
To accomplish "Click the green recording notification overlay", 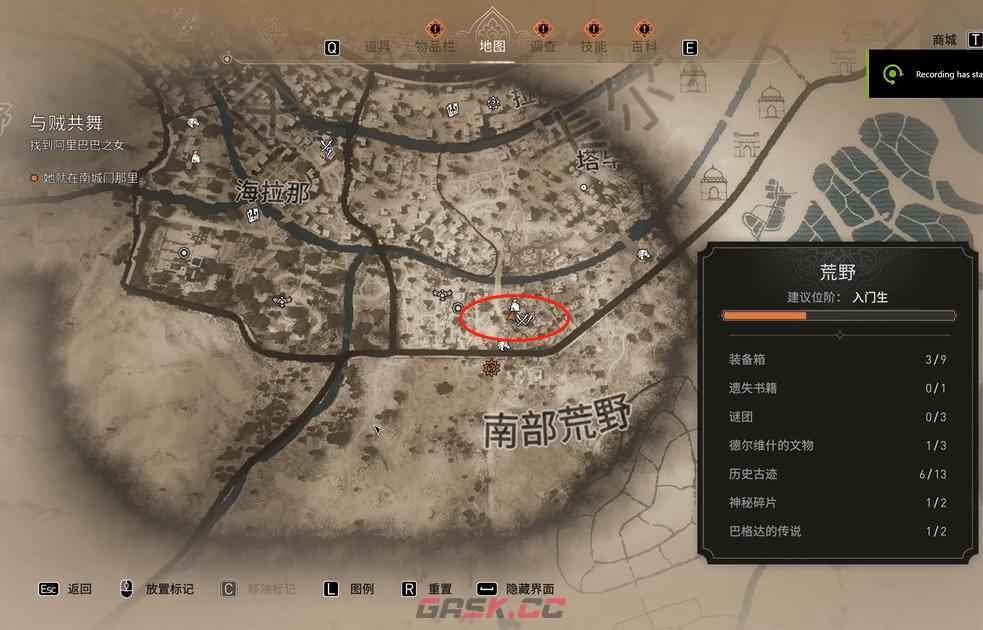I will [x=925, y=74].
